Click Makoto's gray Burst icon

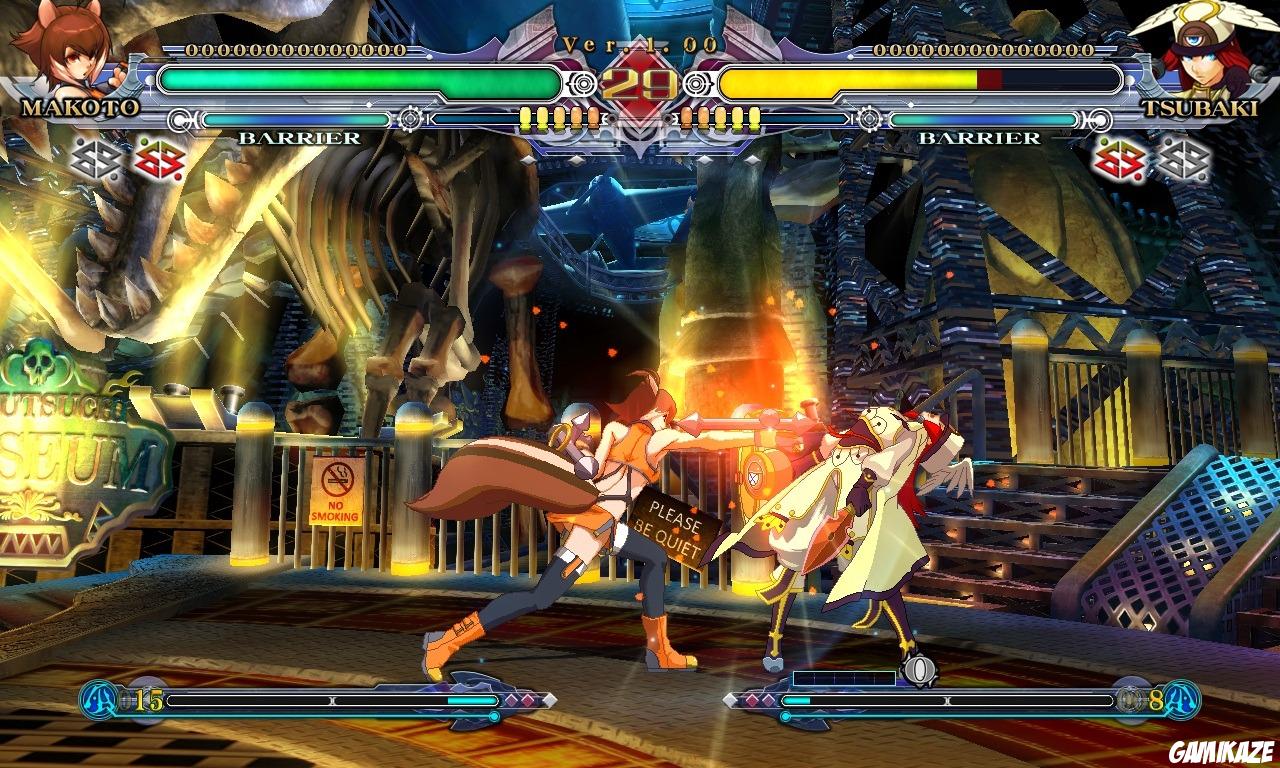pyautogui.click(x=93, y=159)
